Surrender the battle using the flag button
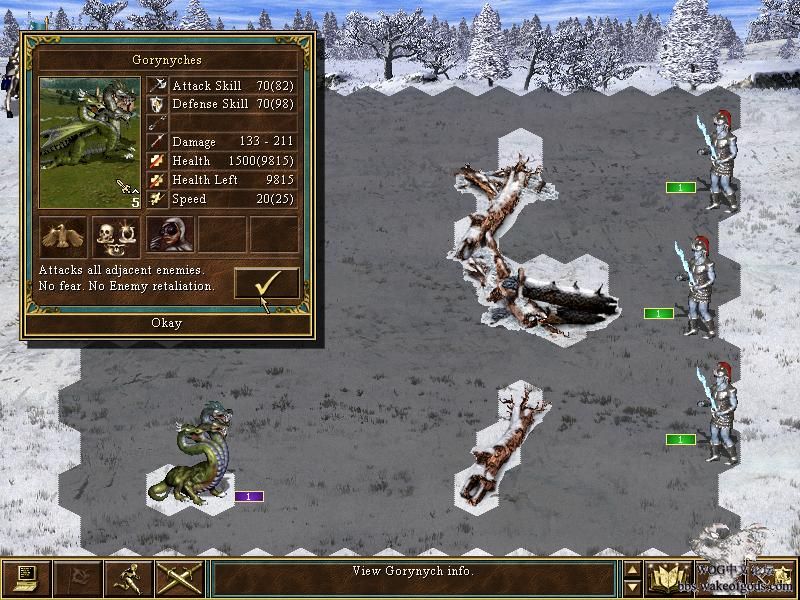 (x=77, y=578)
